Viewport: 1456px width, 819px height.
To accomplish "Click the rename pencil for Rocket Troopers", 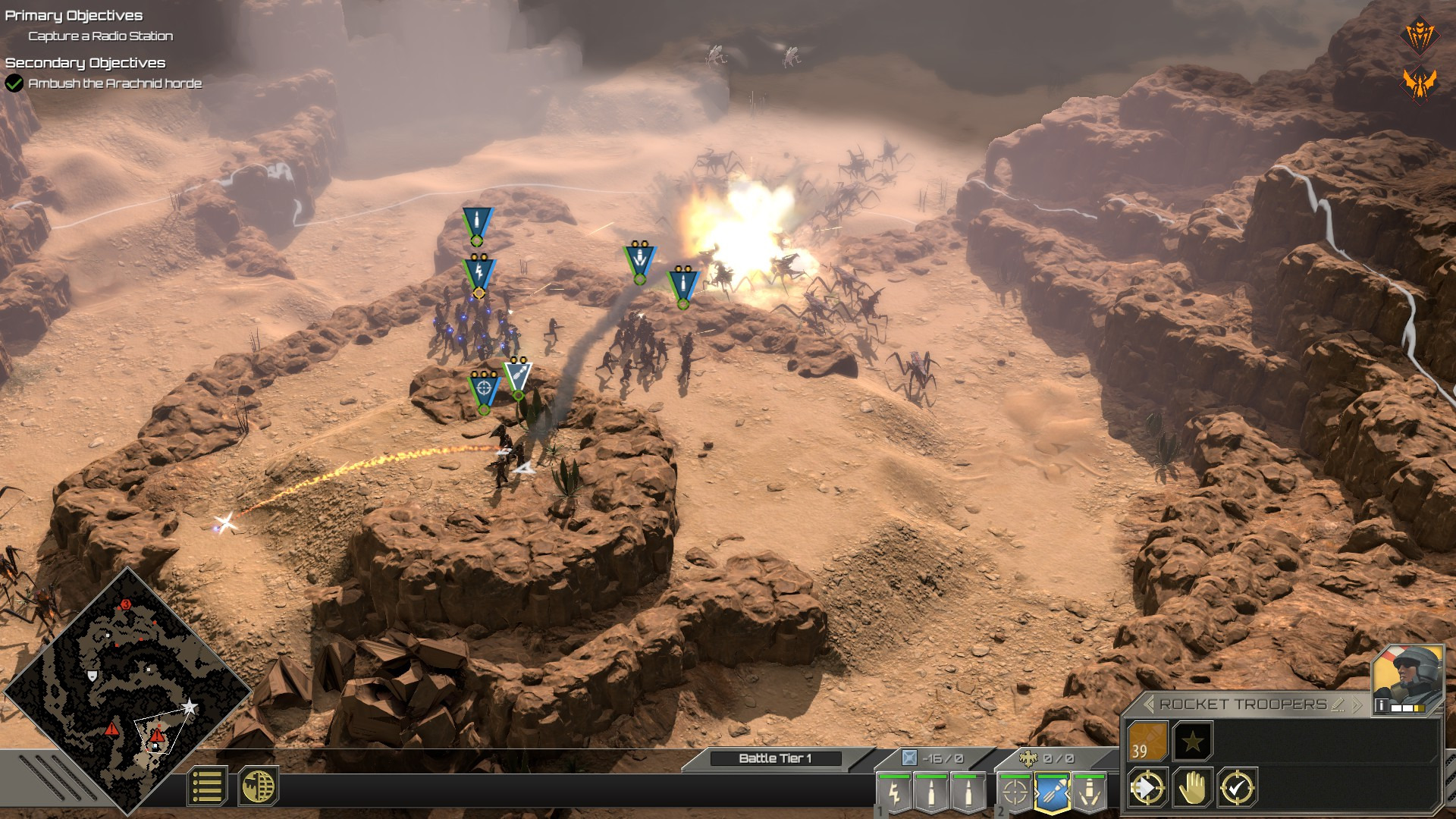I will click(1338, 705).
